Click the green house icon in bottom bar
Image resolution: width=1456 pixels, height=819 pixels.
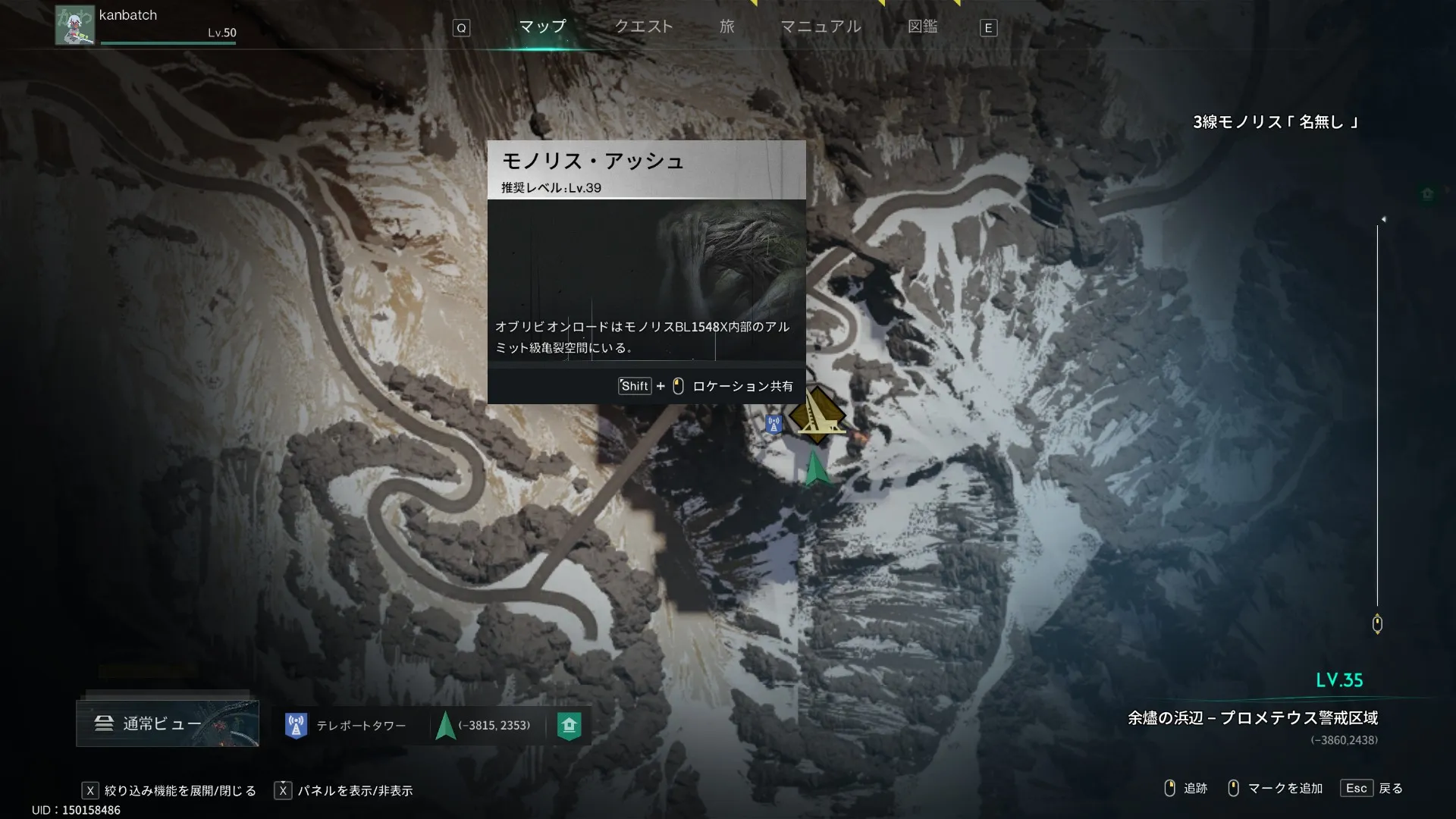(x=569, y=726)
